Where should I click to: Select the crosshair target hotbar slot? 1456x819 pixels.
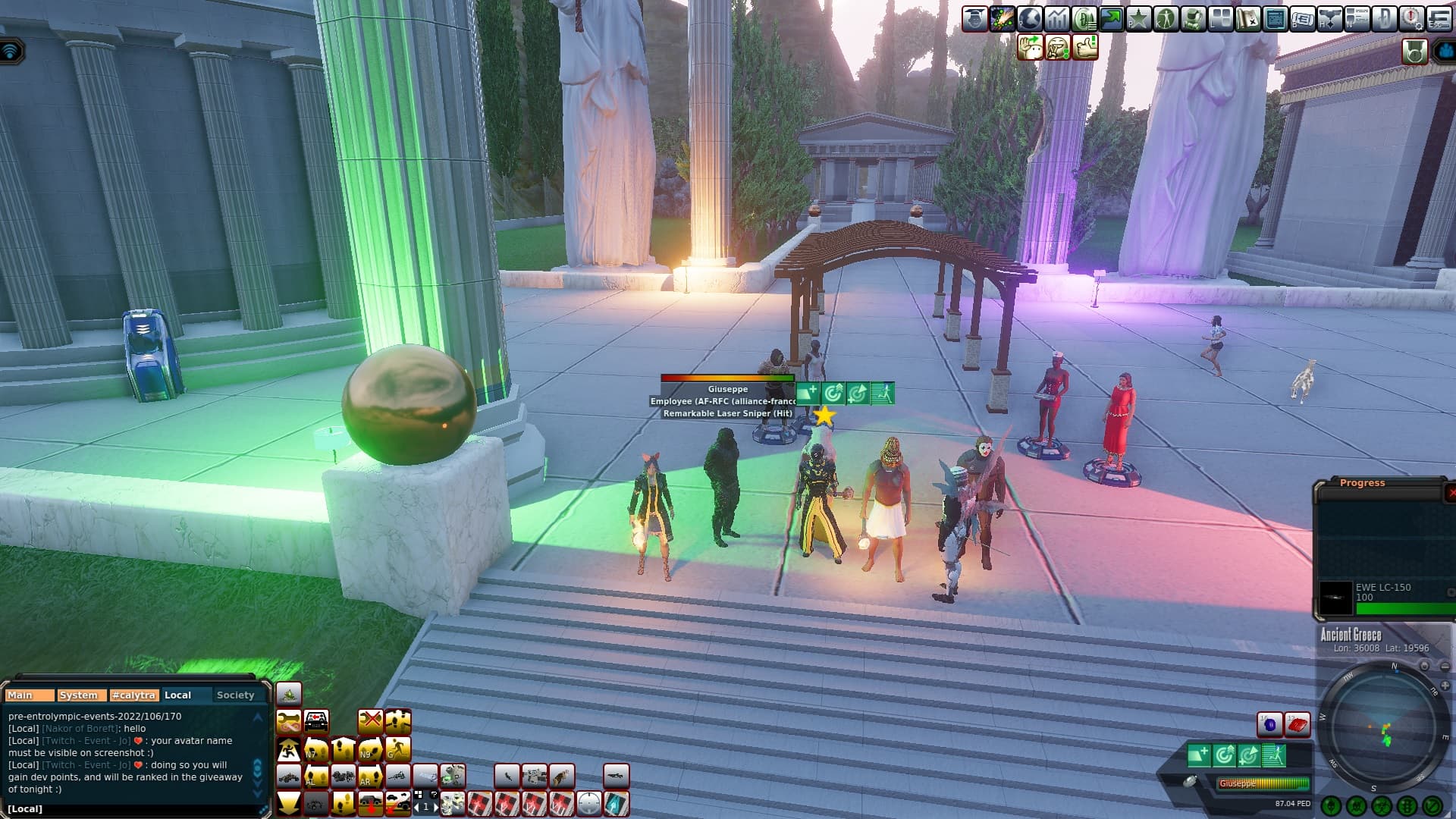(x=589, y=803)
